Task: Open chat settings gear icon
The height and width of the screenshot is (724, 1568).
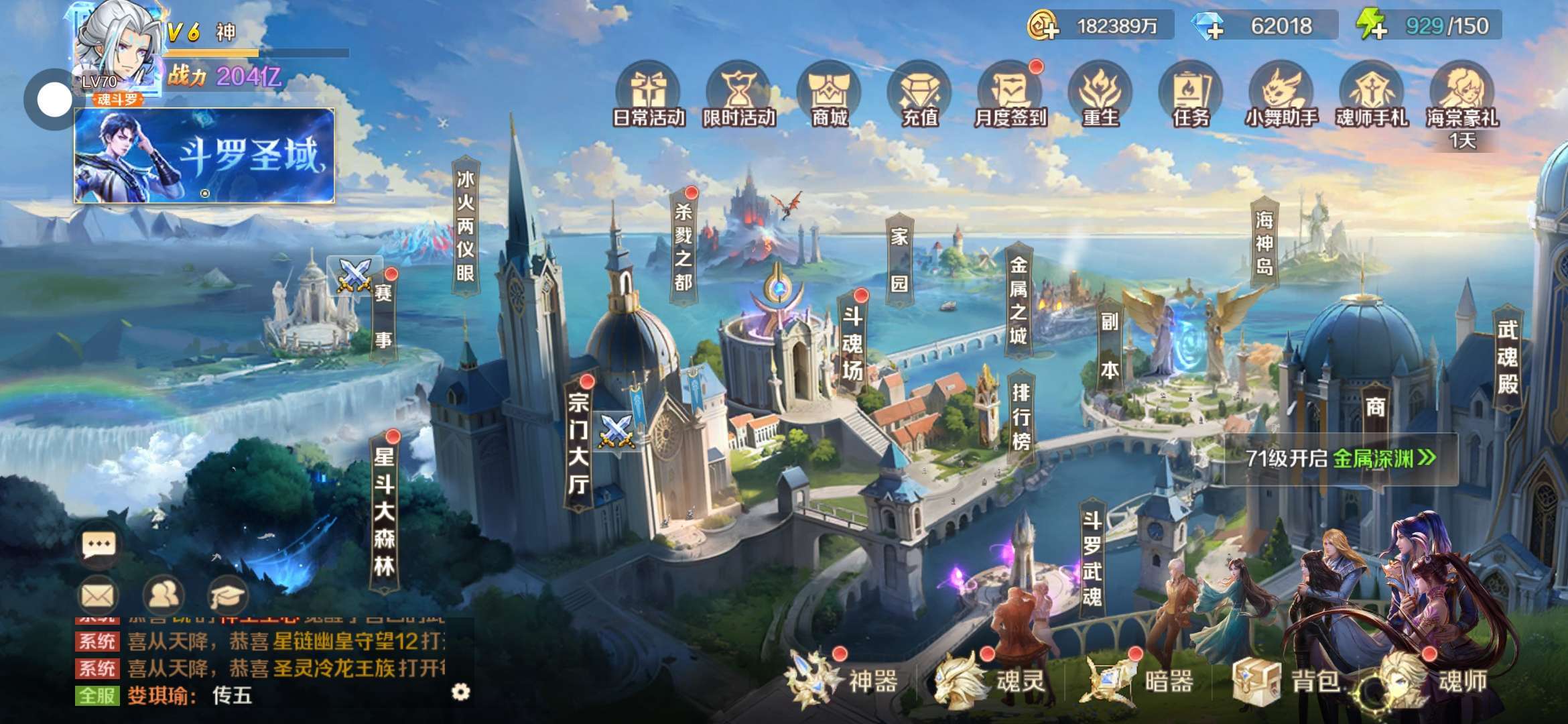Action: [460, 692]
